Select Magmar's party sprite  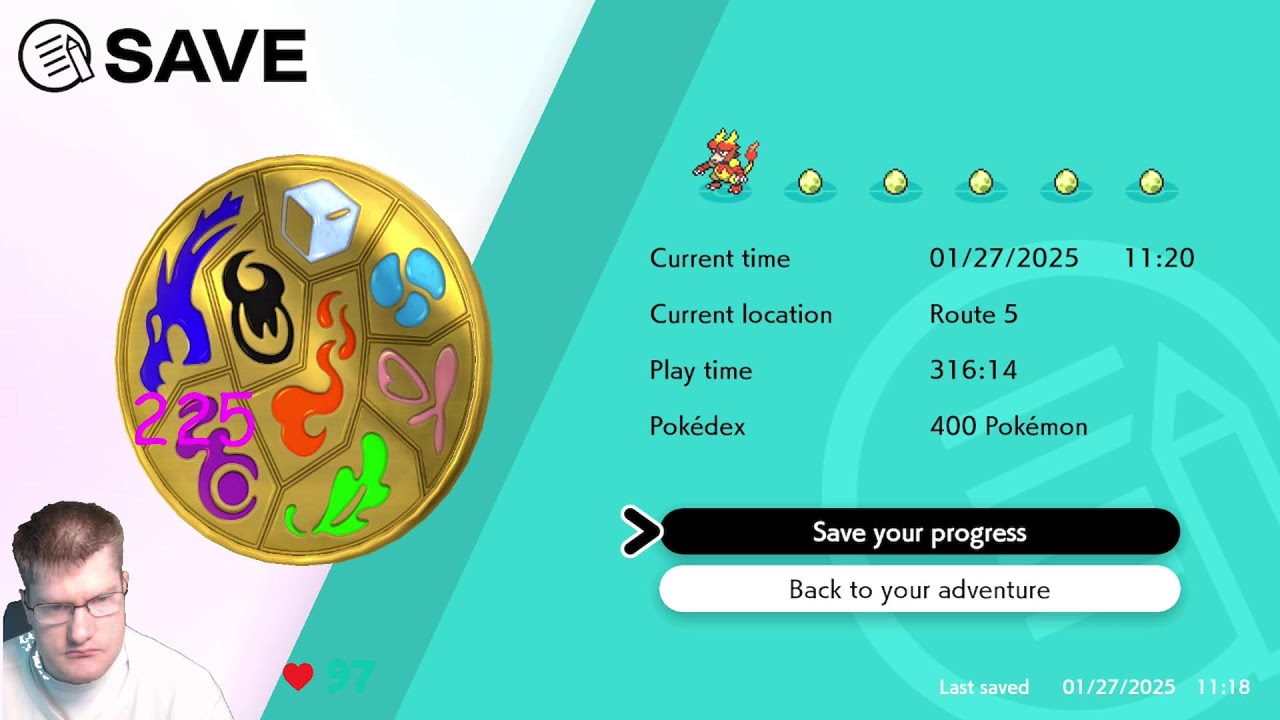point(722,160)
